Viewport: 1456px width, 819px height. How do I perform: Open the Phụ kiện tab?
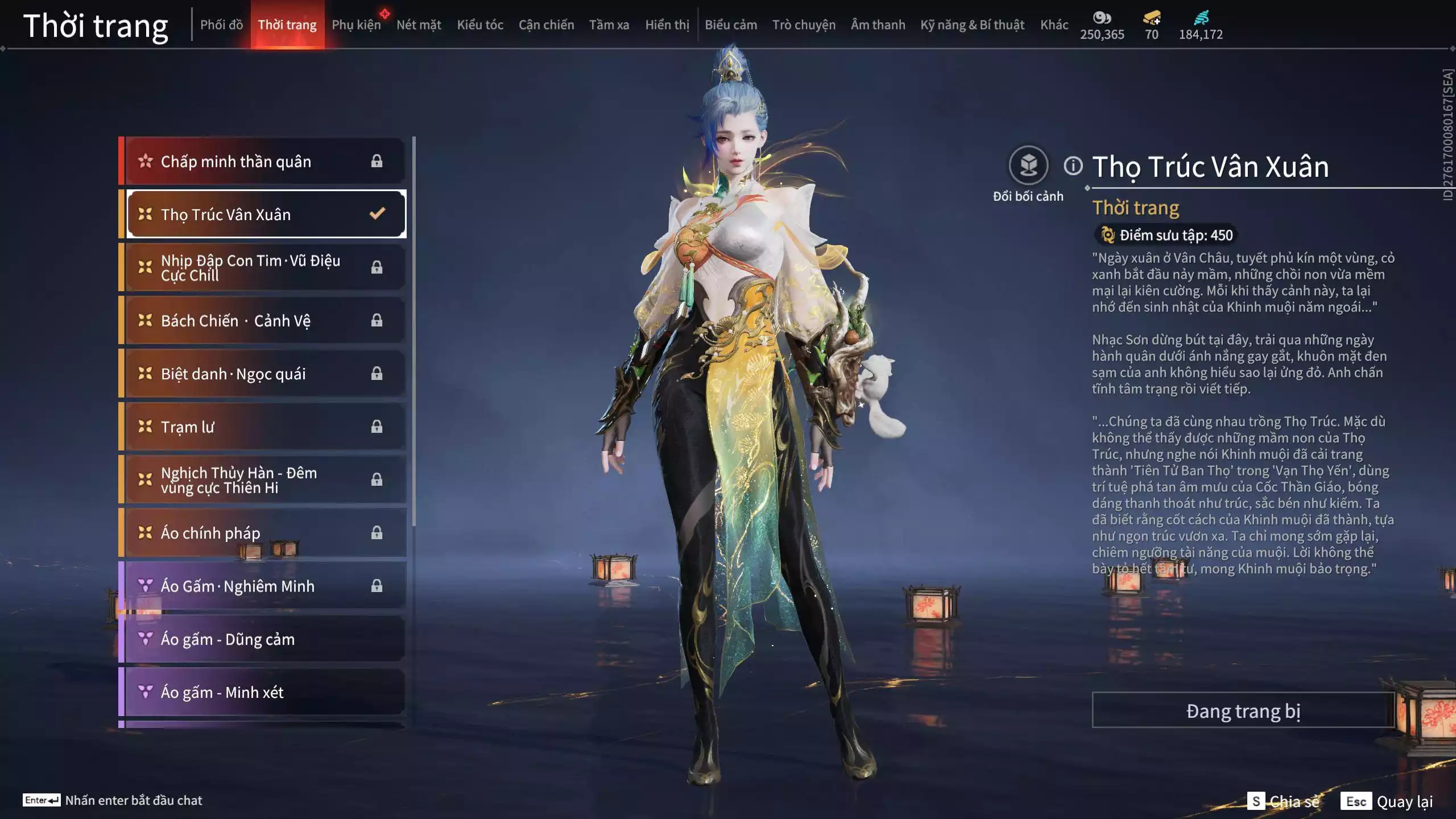[x=356, y=25]
